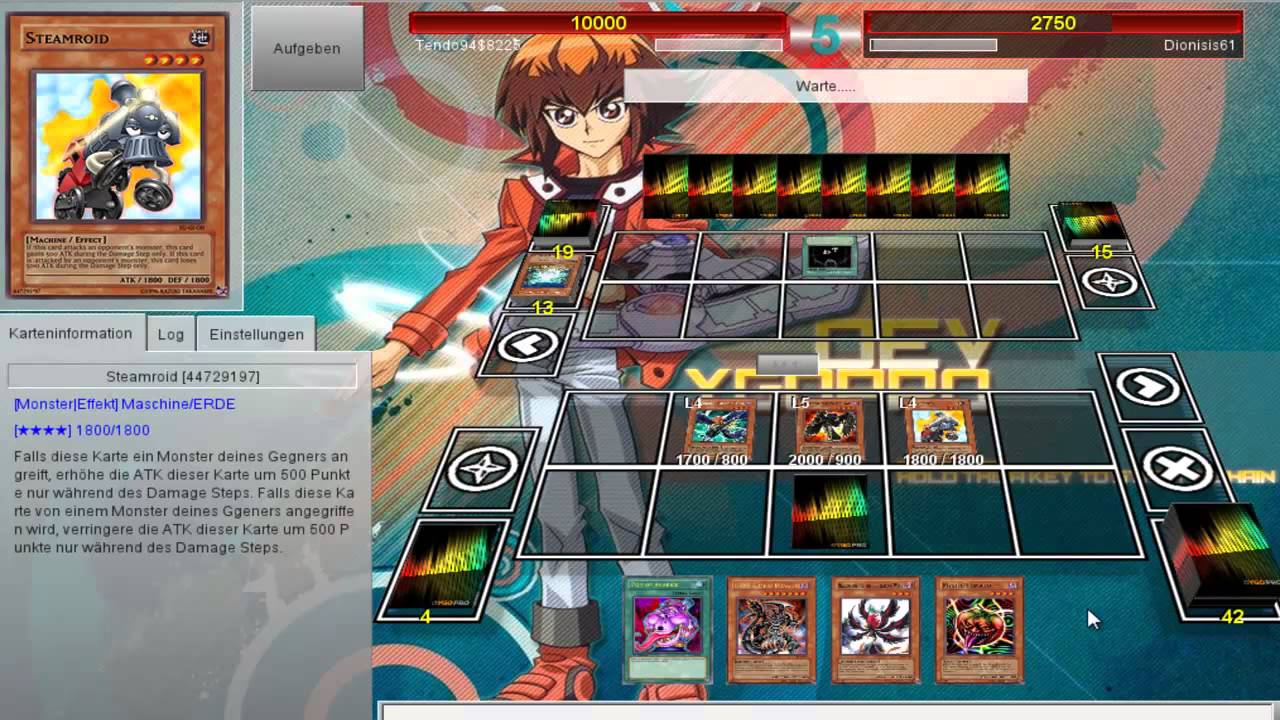Select your face-down set card
The width and height of the screenshot is (1280, 720).
click(x=829, y=511)
